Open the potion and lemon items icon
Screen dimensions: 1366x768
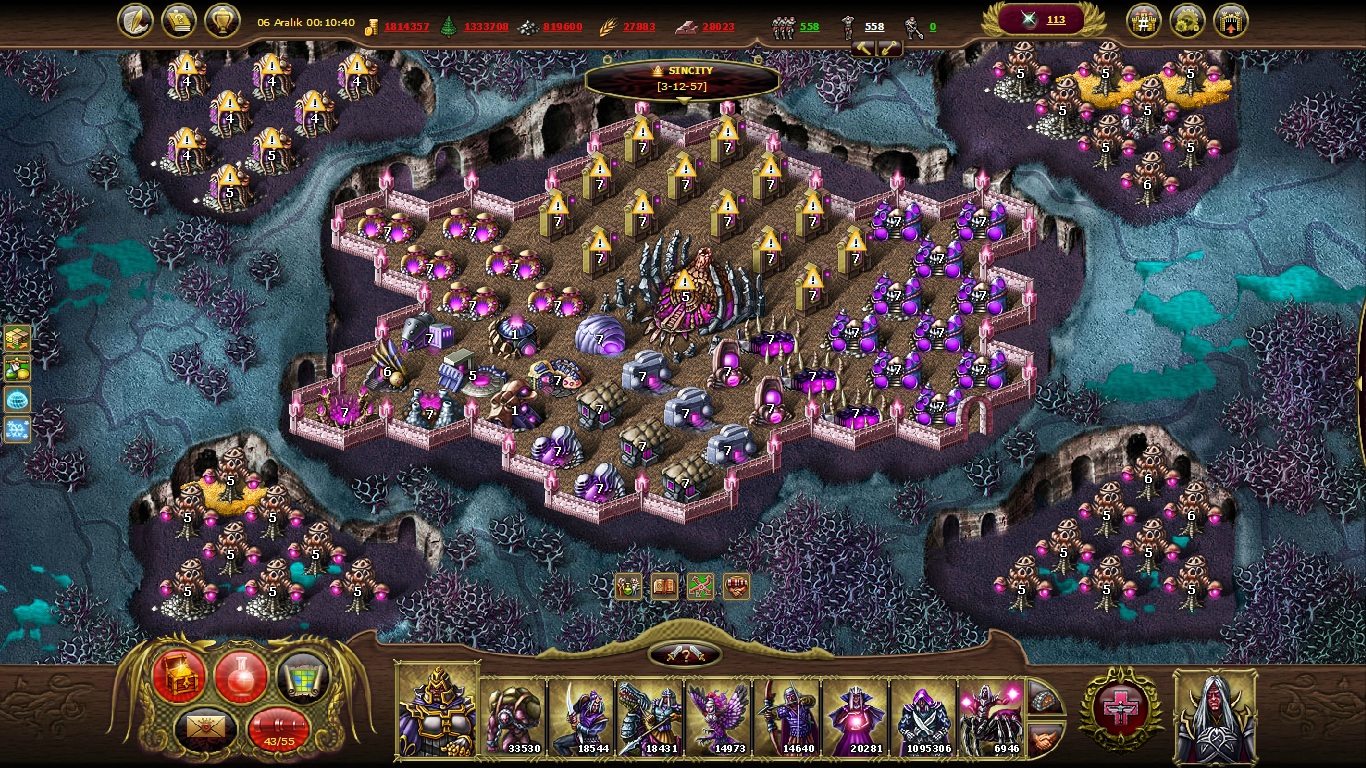[17, 369]
